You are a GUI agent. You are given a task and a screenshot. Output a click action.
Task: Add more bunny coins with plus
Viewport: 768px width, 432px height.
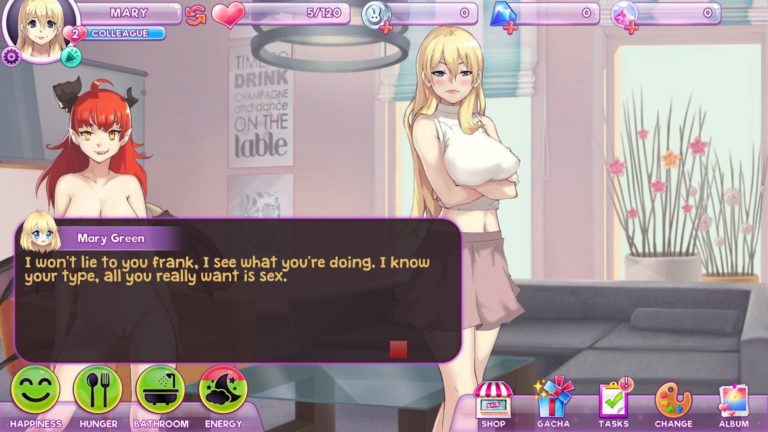[386, 29]
